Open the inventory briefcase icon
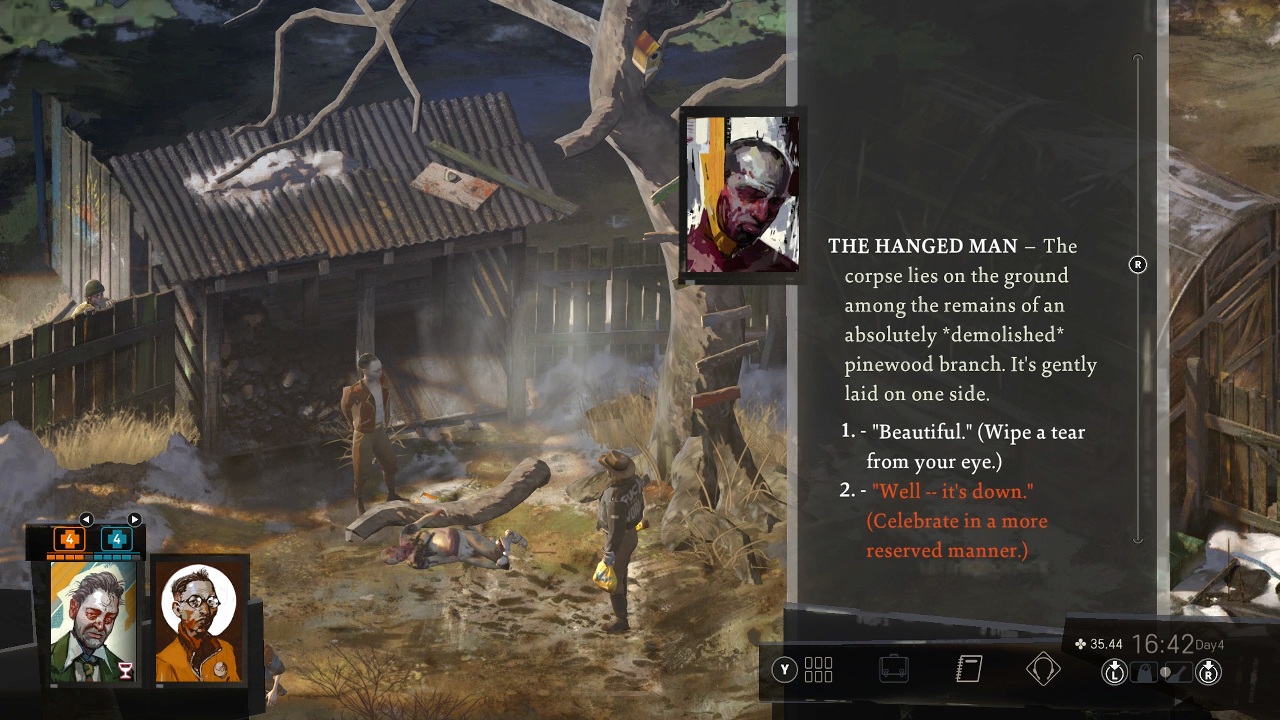This screenshot has width=1280, height=720. click(x=894, y=670)
